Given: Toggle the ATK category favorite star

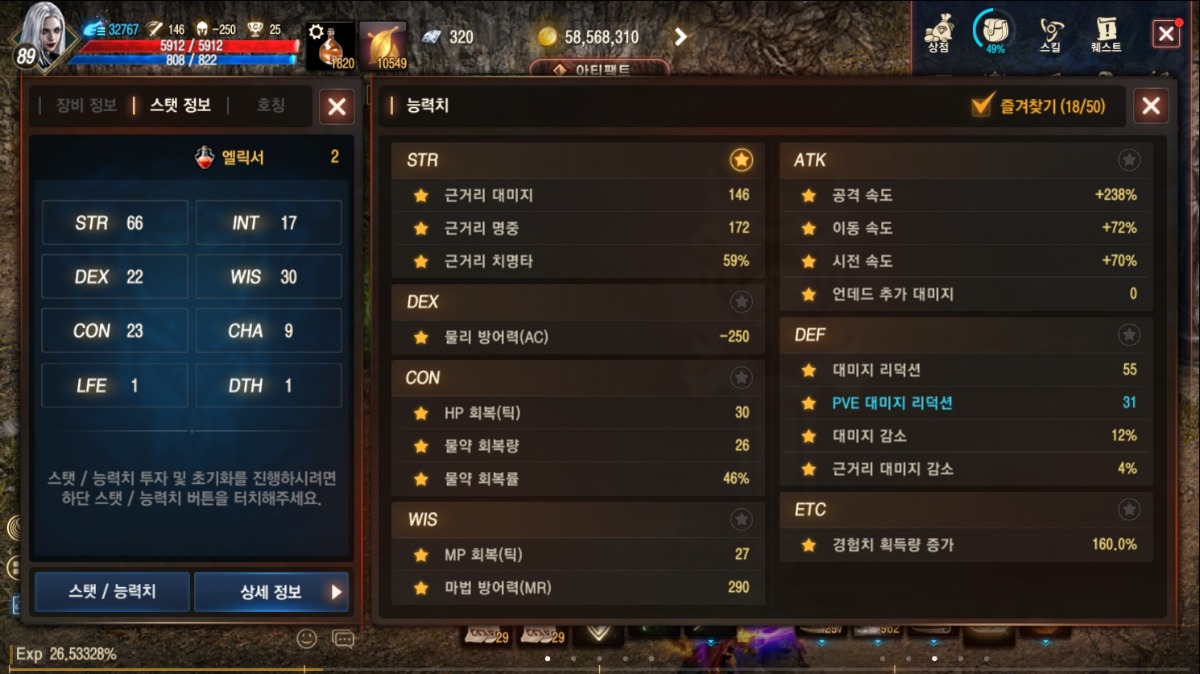Looking at the screenshot, I should point(1128,160).
